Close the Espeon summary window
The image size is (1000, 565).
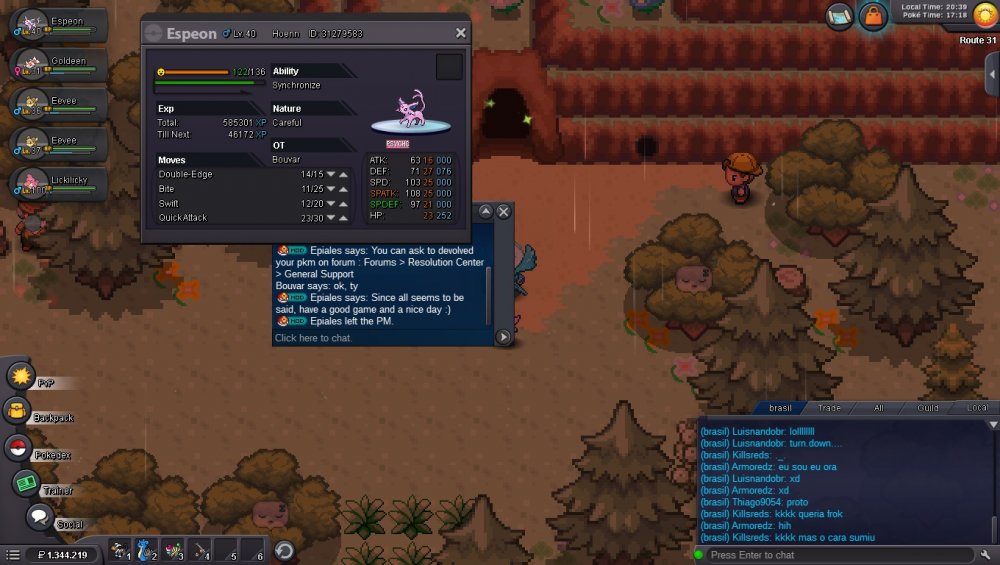tap(460, 33)
